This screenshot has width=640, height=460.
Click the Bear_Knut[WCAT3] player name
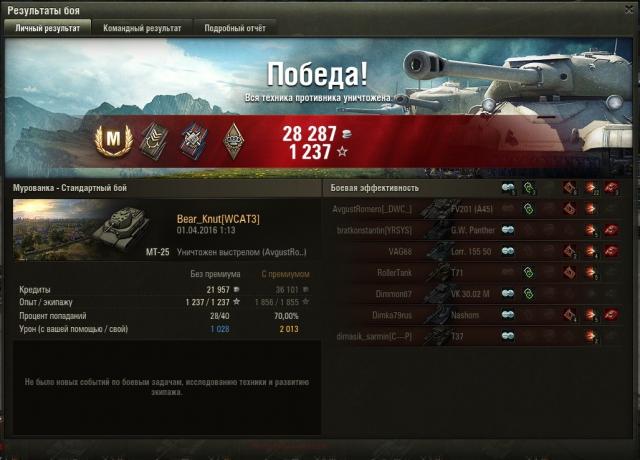(x=217, y=218)
